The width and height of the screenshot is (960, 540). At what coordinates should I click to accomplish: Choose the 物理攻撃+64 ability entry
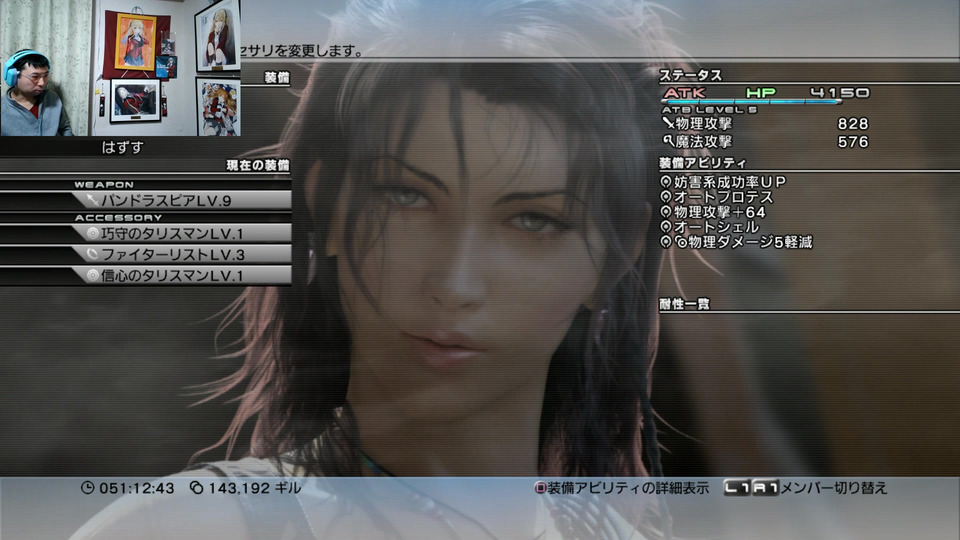coord(720,212)
